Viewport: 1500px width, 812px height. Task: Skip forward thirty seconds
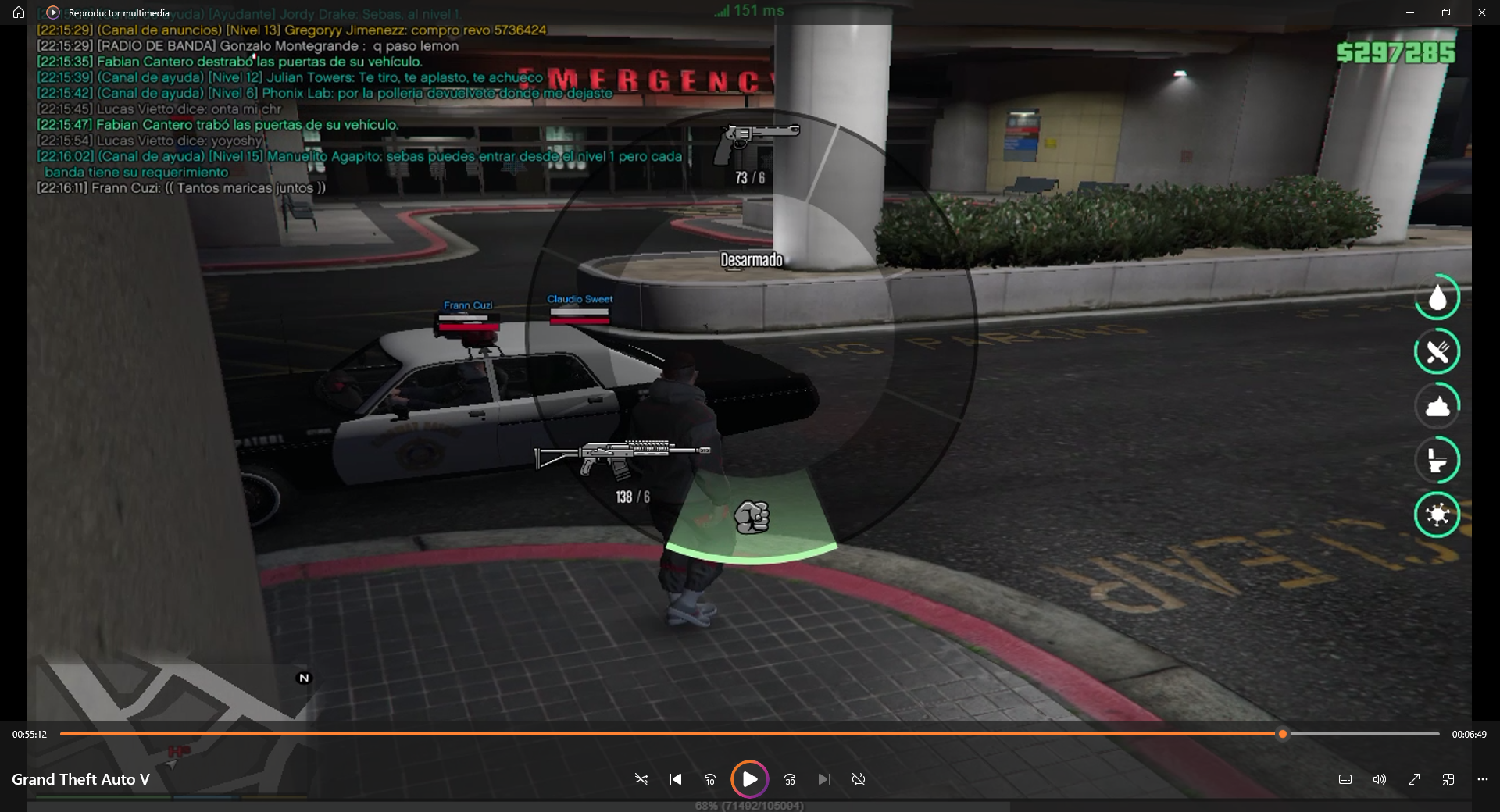pyautogui.click(x=790, y=779)
